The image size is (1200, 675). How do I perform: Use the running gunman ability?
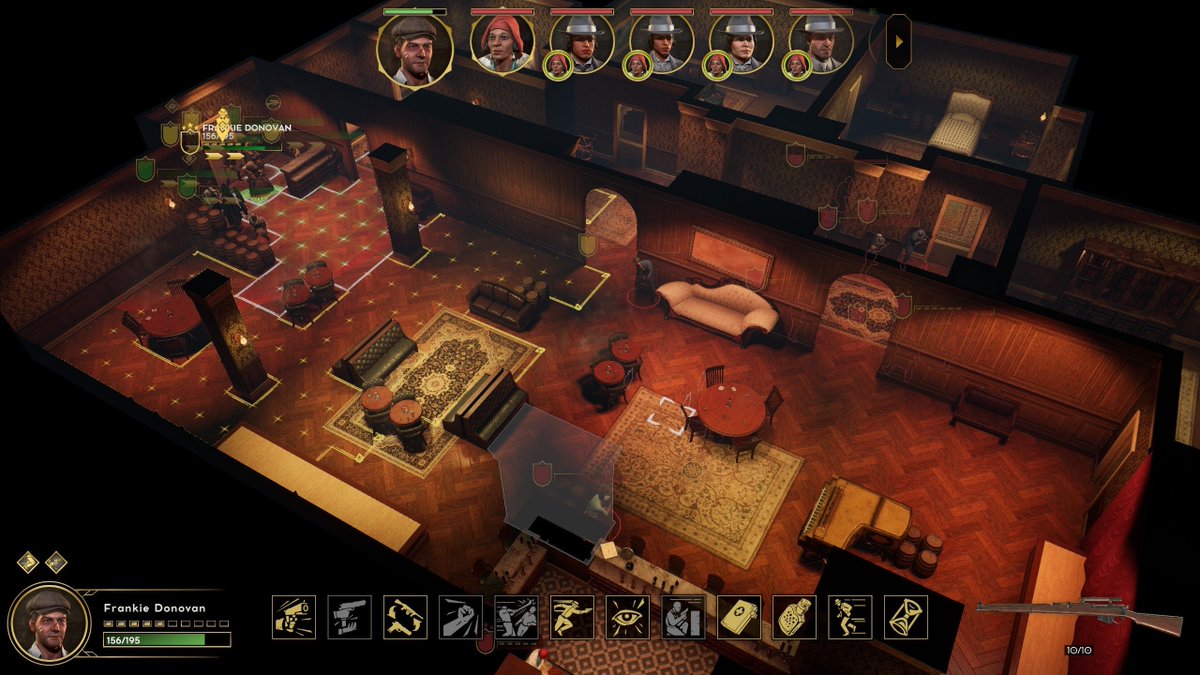click(572, 617)
